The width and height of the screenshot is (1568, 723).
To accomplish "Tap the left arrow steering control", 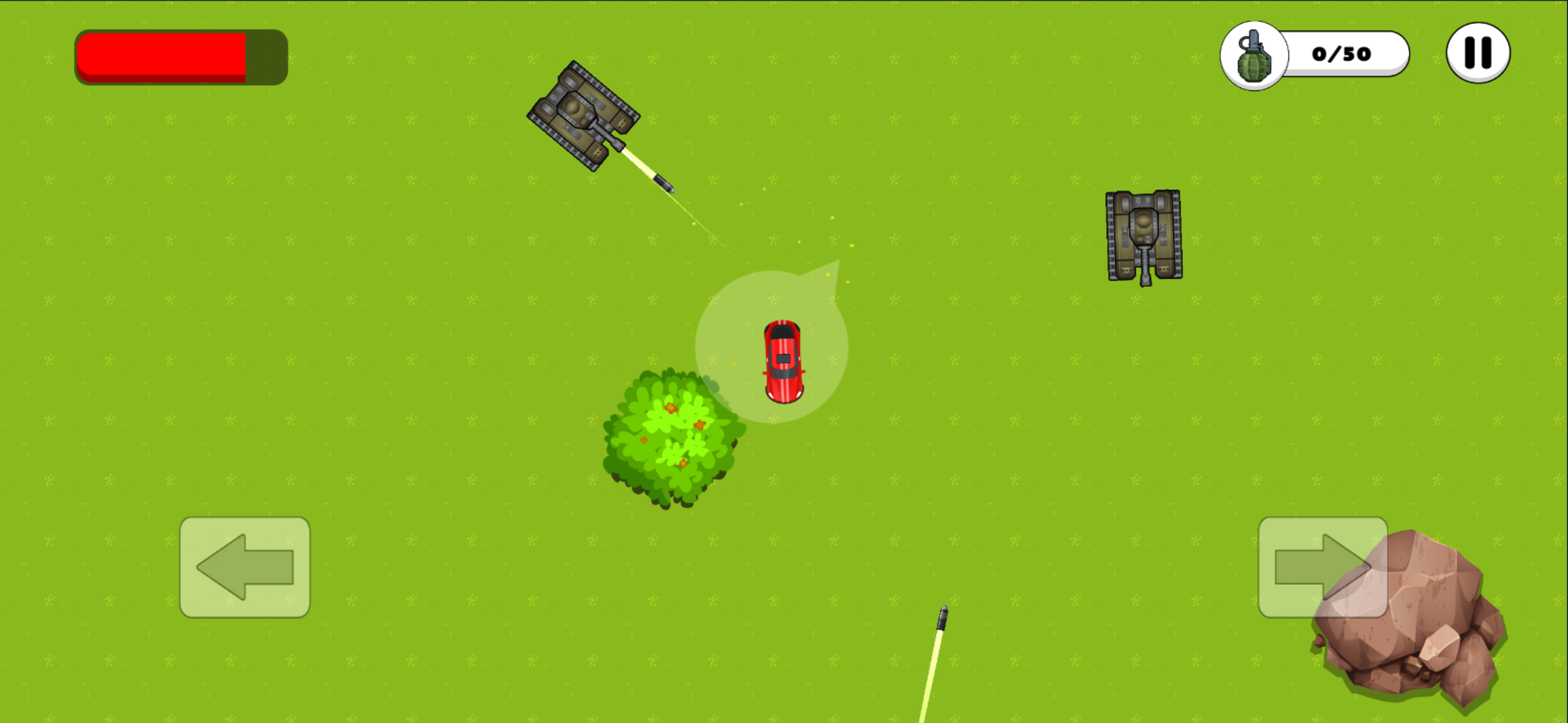I will tap(245, 566).
